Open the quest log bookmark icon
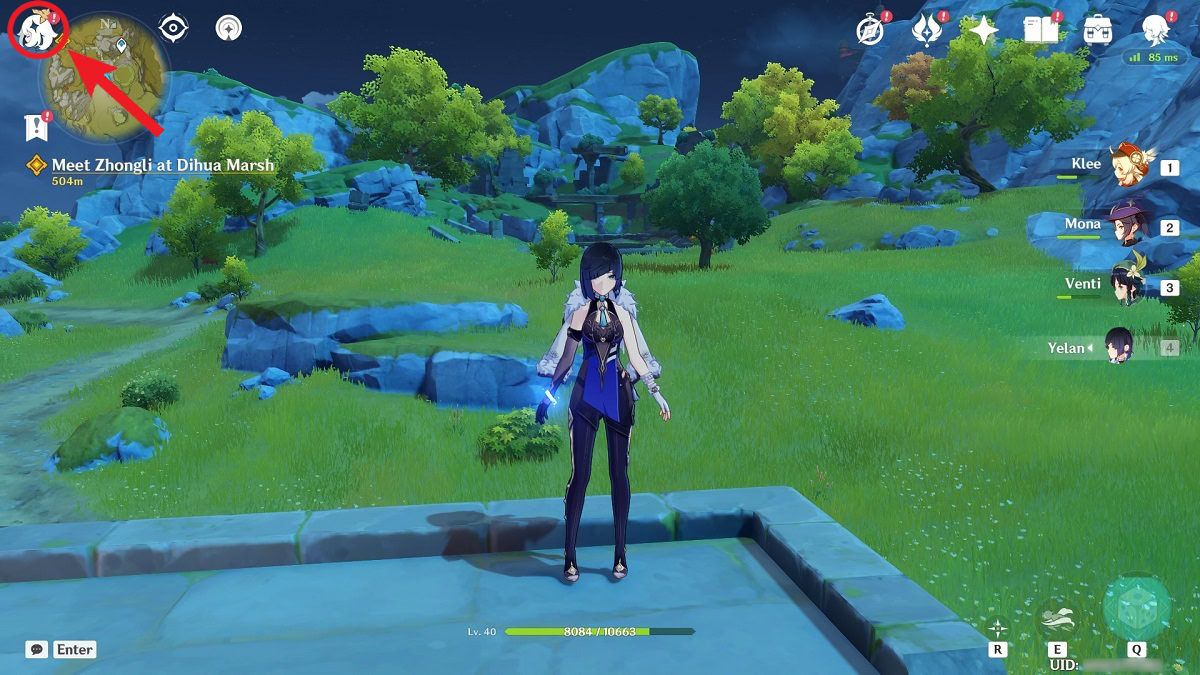Viewport: 1200px width, 675px height. pyautogui.click(x=37, y=127)
